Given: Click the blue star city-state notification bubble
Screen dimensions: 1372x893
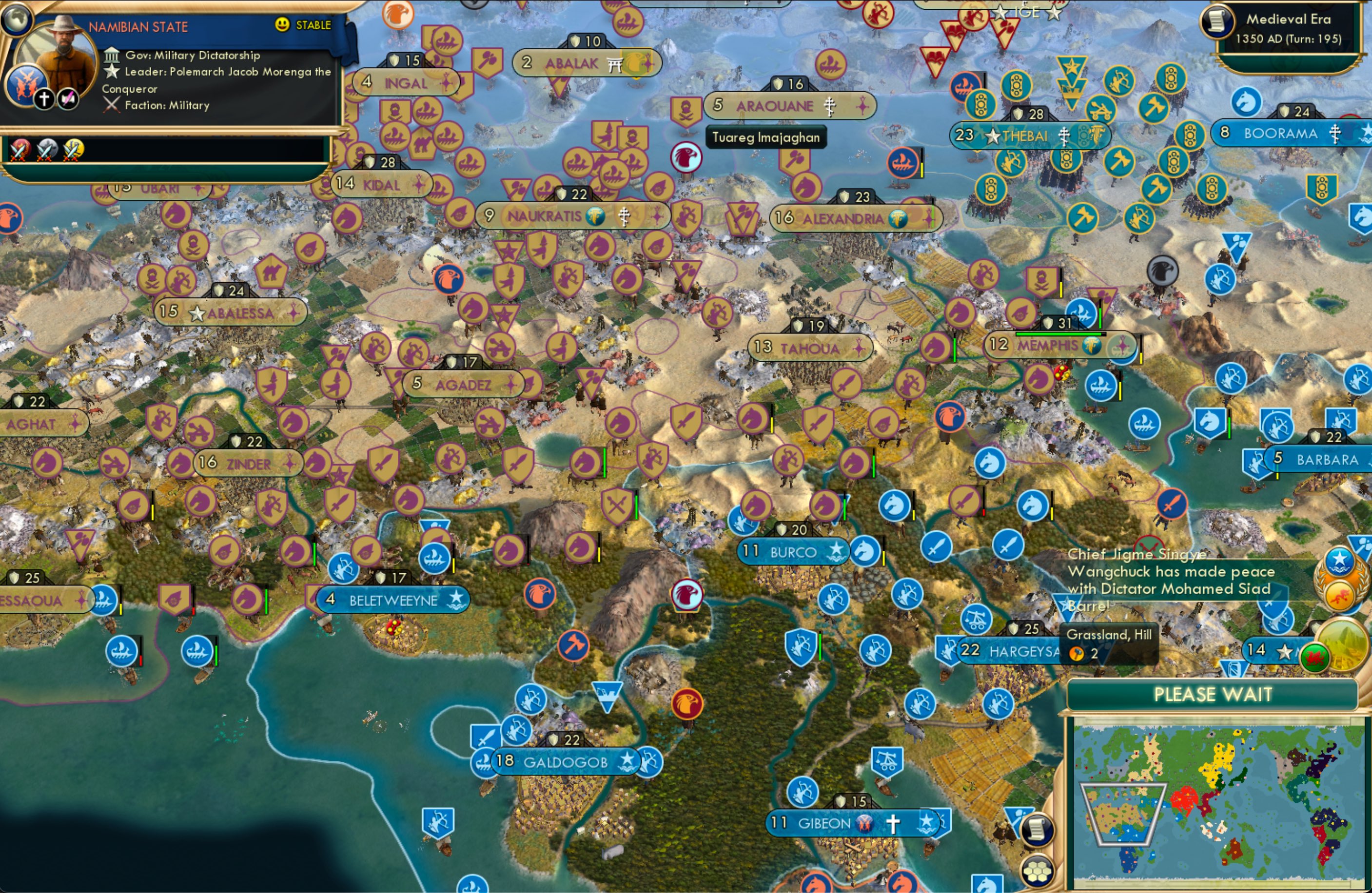Looking at the screenshot, I should pyautogui.click(x=1339, y=560).
